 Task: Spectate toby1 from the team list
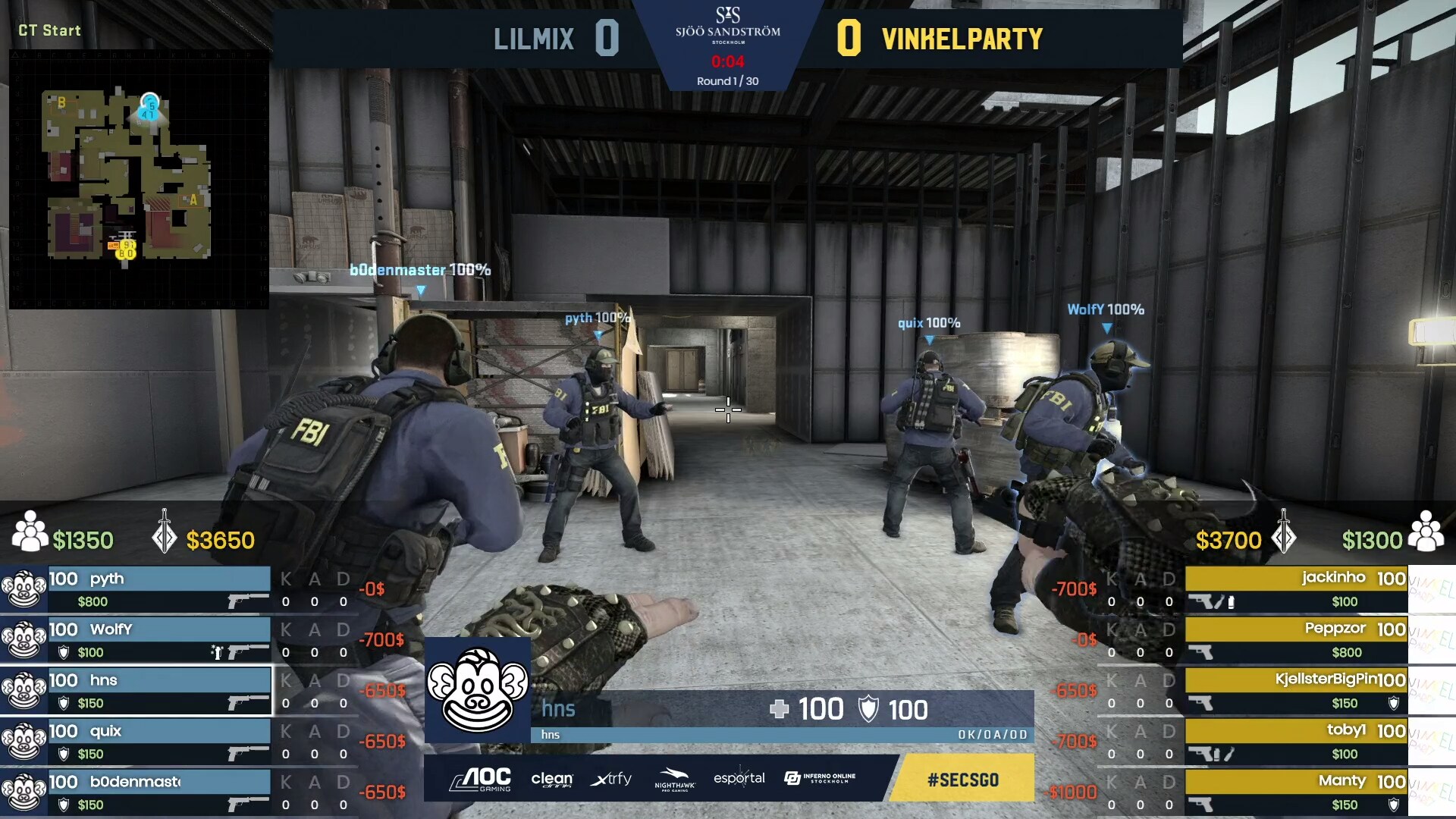(x=1296, y=742)
